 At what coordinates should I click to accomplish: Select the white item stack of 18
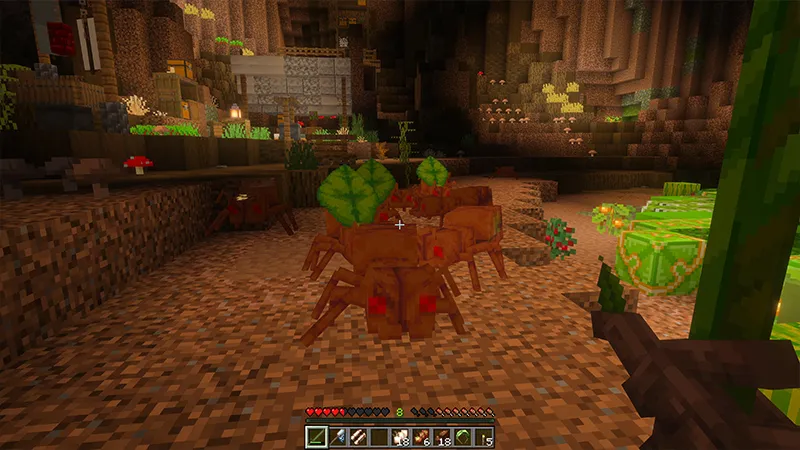coord(400,436)
